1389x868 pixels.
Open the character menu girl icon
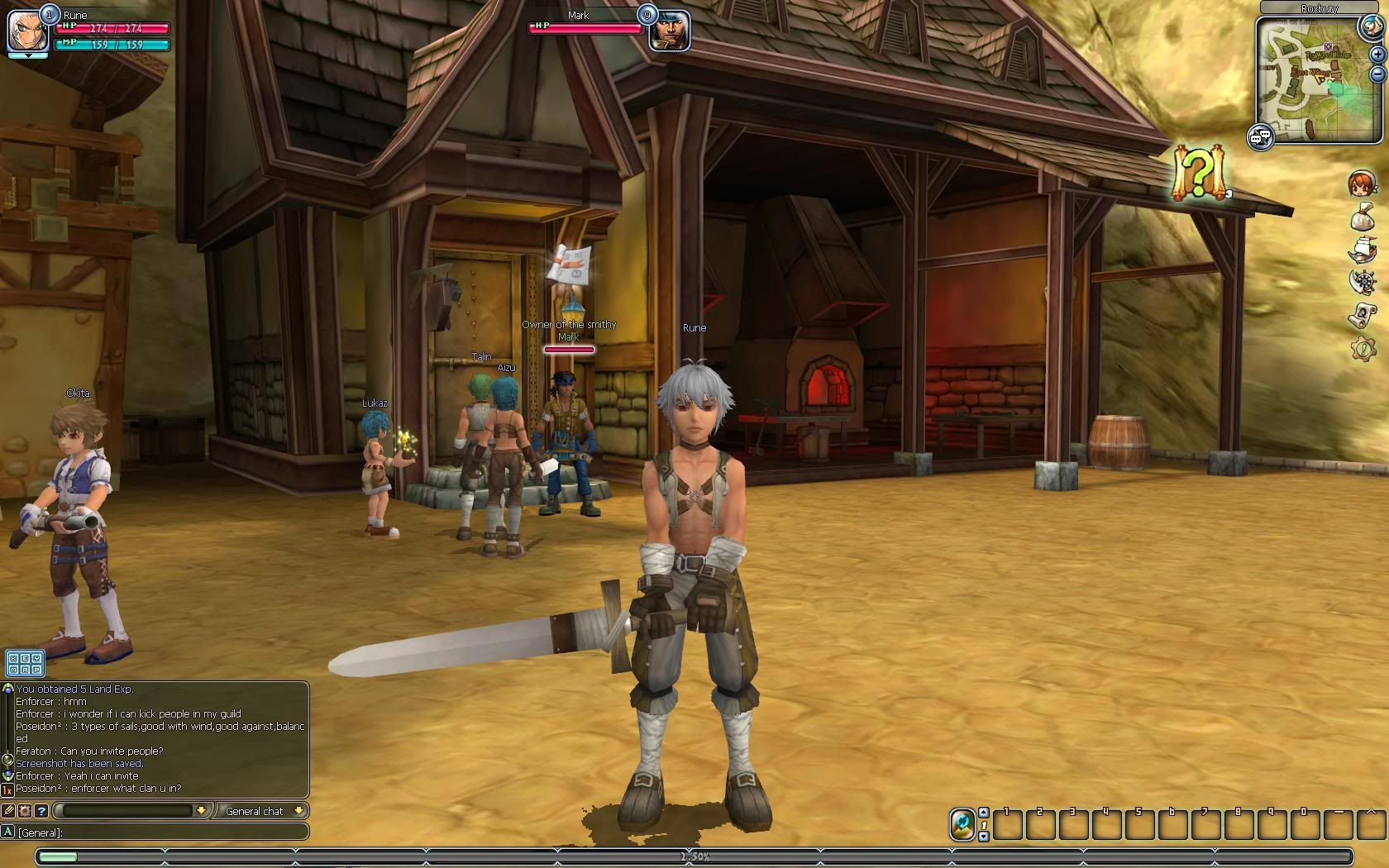tap(1362, 184)
